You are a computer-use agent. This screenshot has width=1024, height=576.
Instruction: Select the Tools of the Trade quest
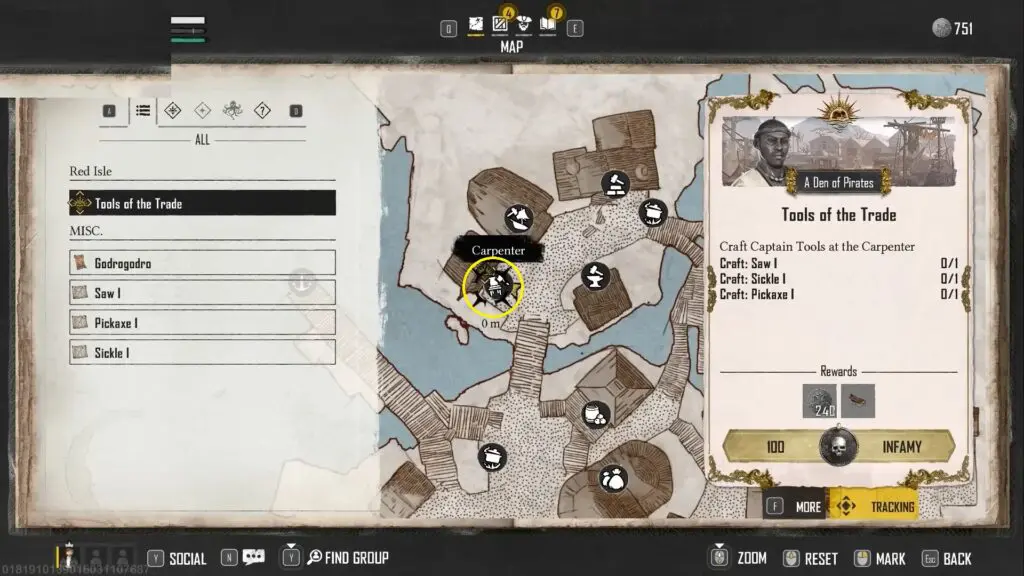click(202, 203)
